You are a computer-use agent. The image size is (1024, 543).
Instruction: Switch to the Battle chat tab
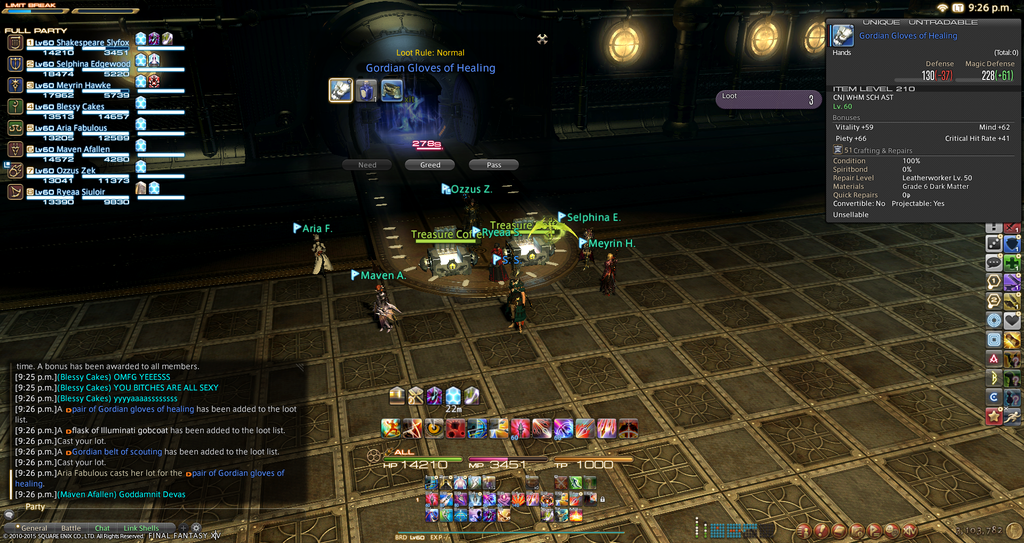point(71,528)
